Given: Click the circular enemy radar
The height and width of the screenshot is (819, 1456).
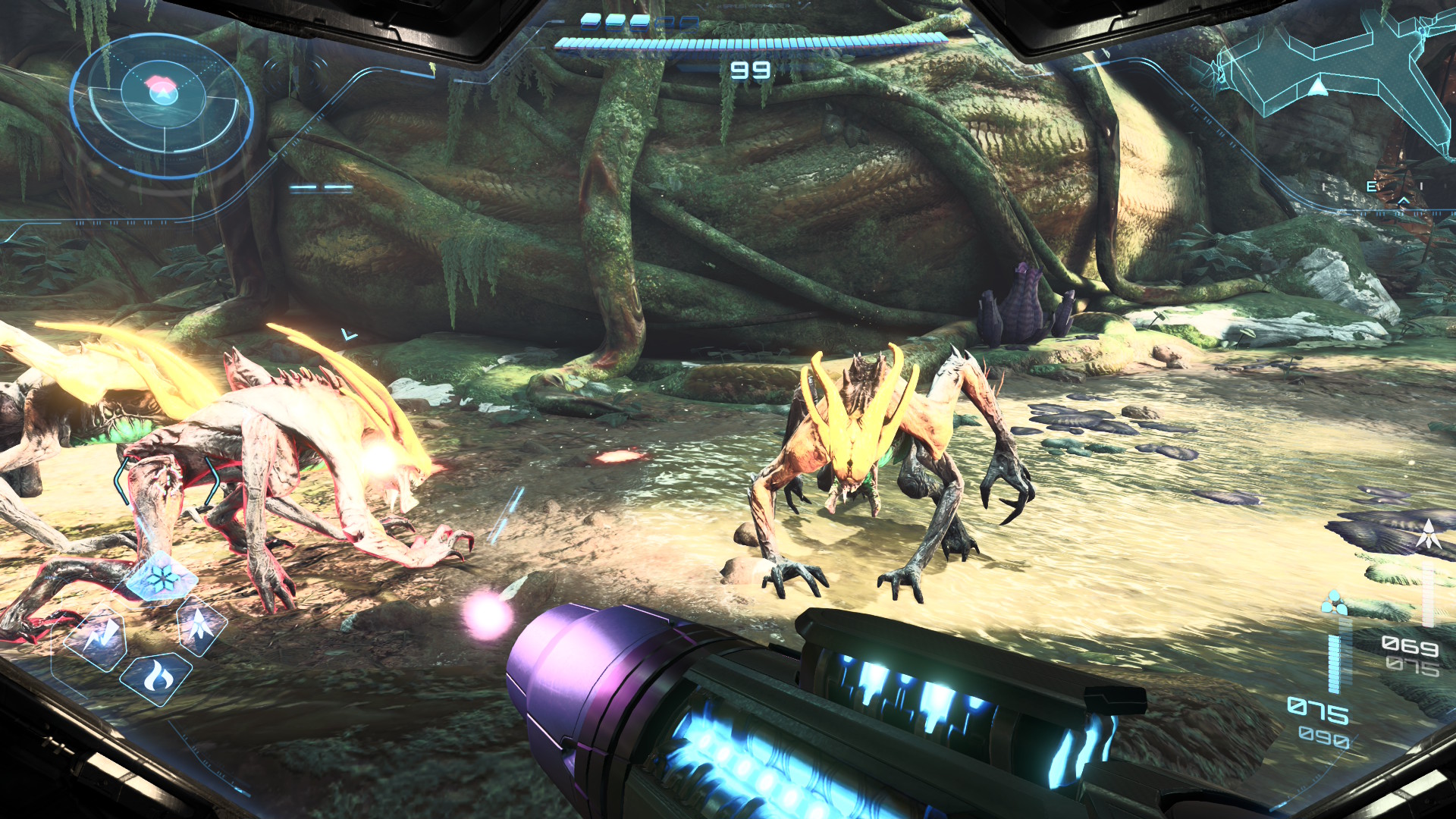Looking at the screenshot, I should (162, 106).
